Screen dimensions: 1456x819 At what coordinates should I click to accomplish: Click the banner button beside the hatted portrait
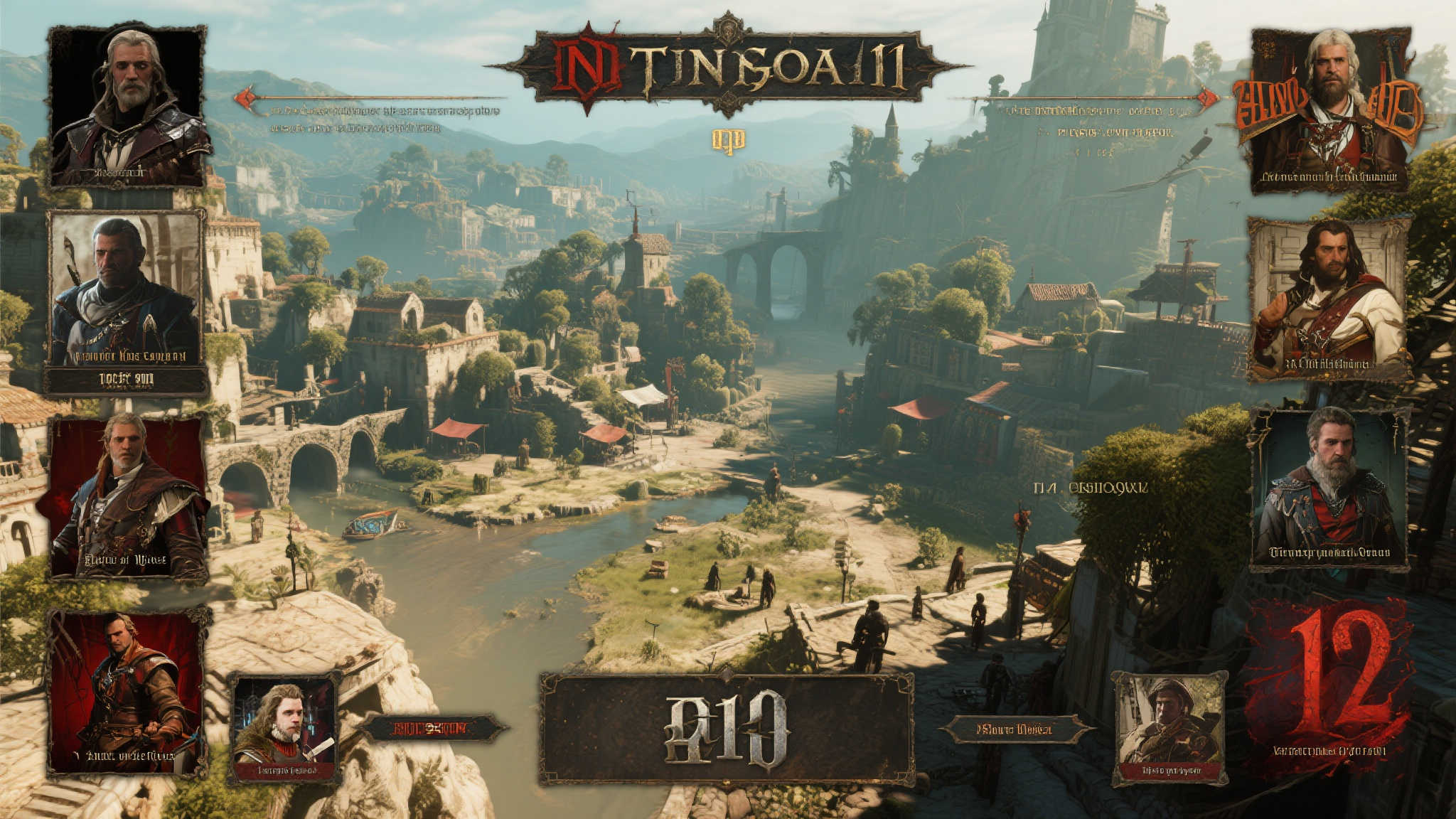tap(1017, 729)
